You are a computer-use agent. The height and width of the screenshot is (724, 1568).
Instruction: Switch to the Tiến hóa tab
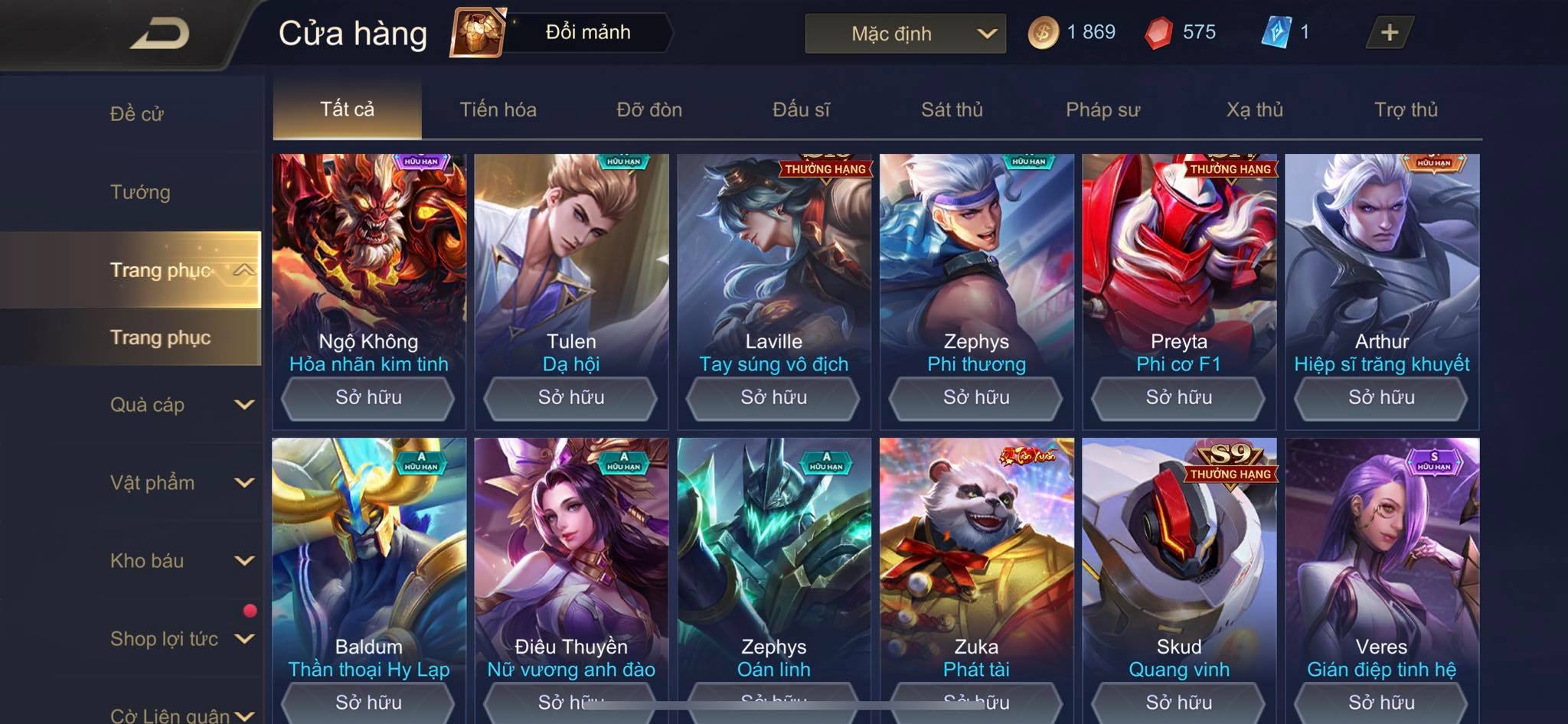[x=498, y=109]
